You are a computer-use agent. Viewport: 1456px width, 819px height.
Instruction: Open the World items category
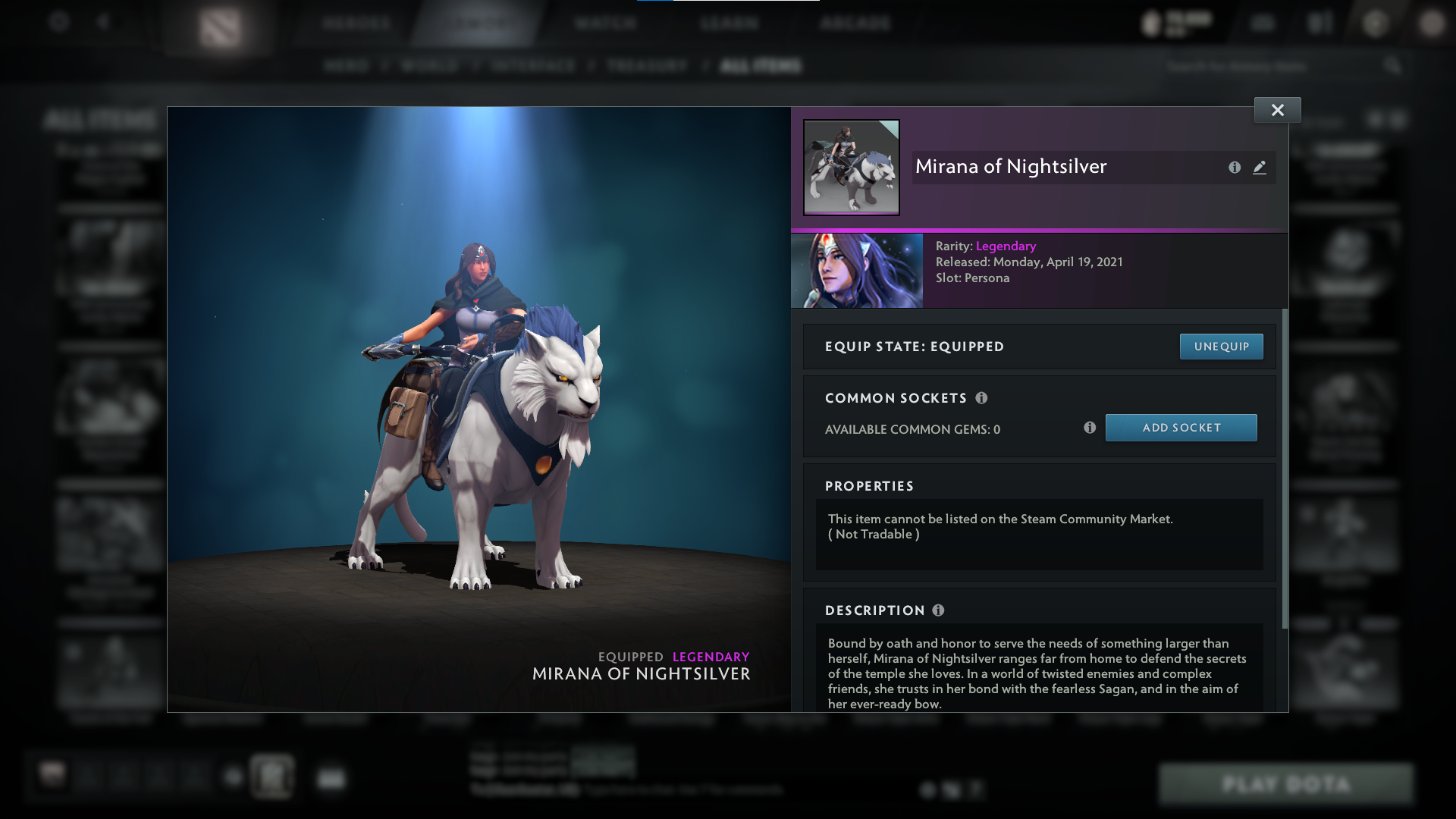coord(429,66)
